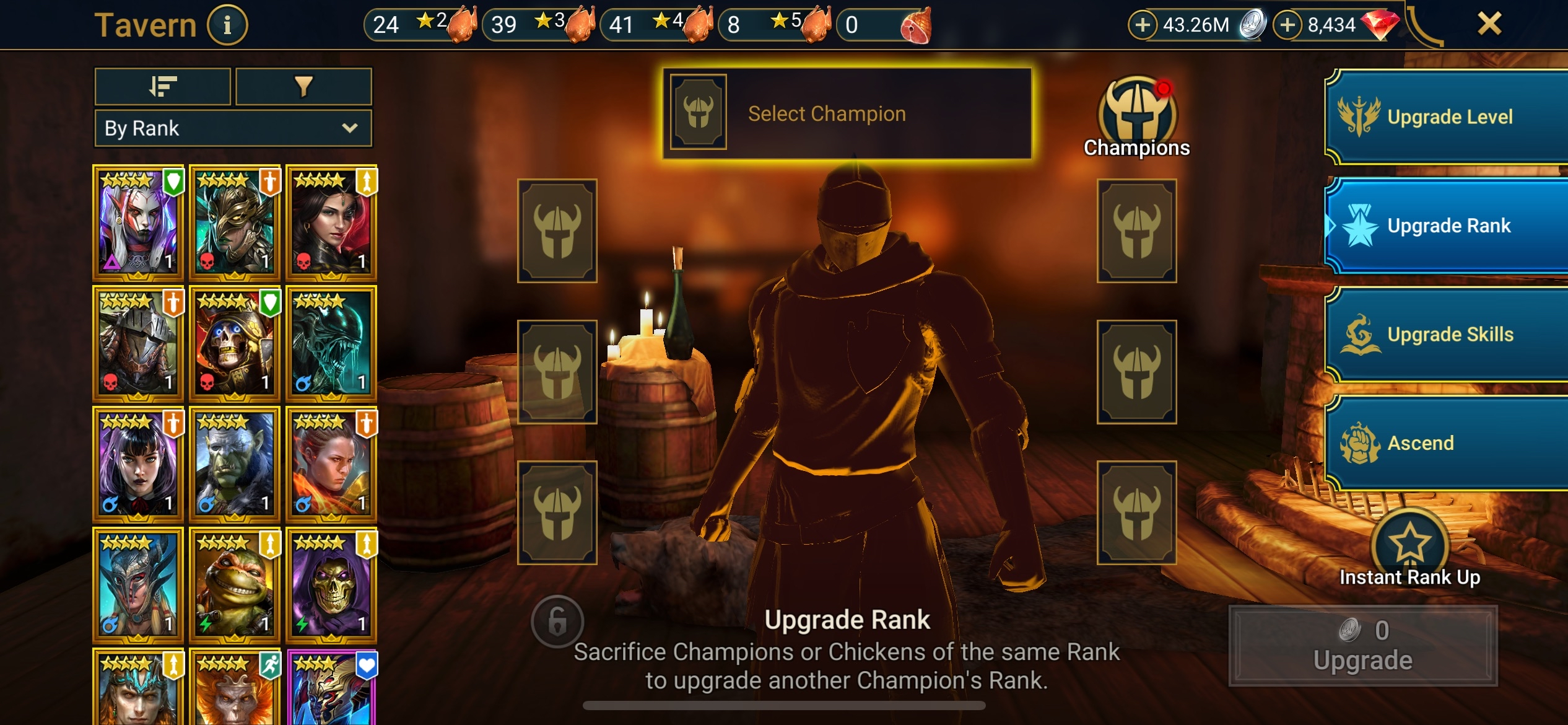
Task: Open the champion filter funnel
Action: (303, 86)
